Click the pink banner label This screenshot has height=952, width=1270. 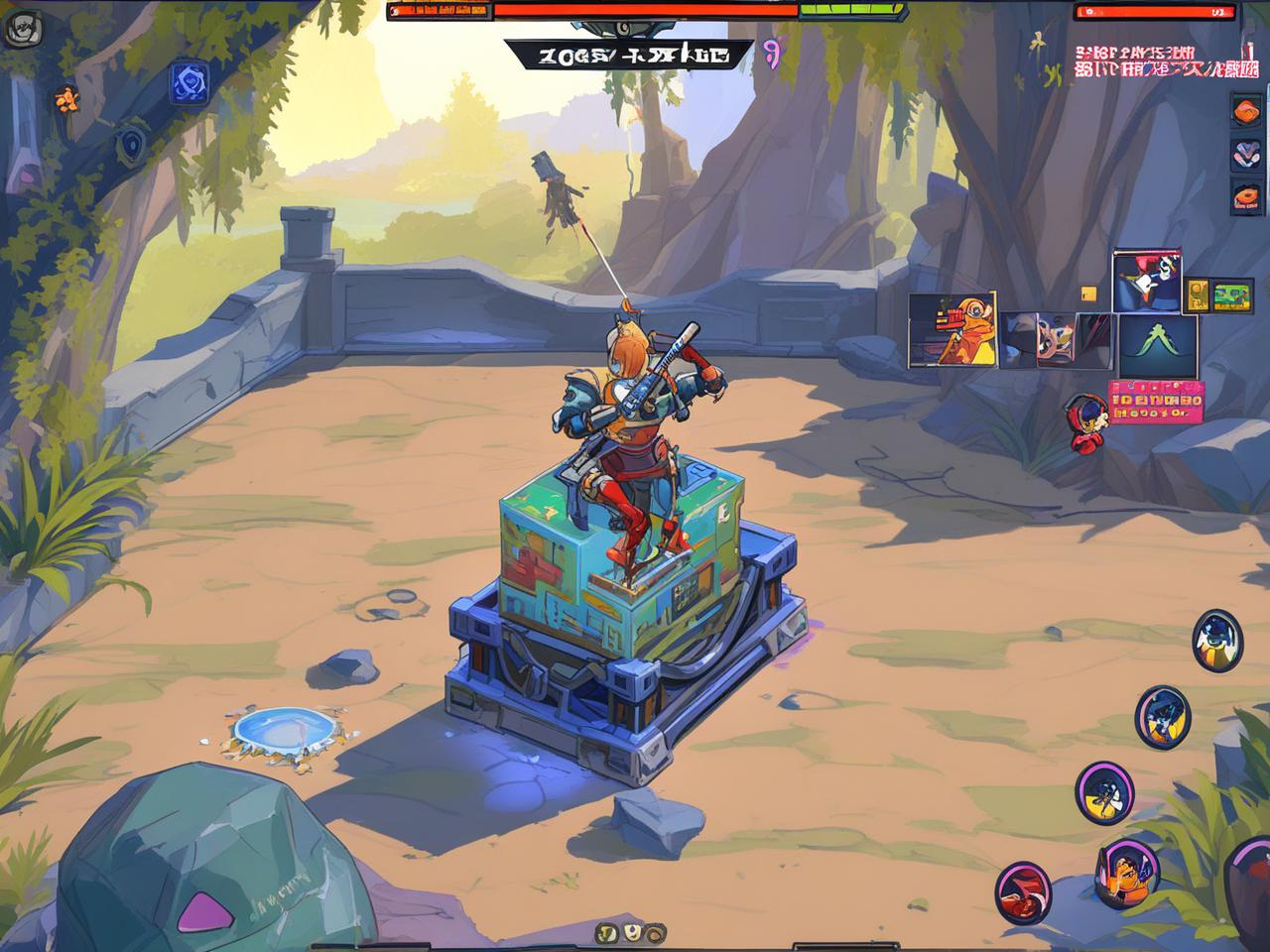coord(1156,401)
